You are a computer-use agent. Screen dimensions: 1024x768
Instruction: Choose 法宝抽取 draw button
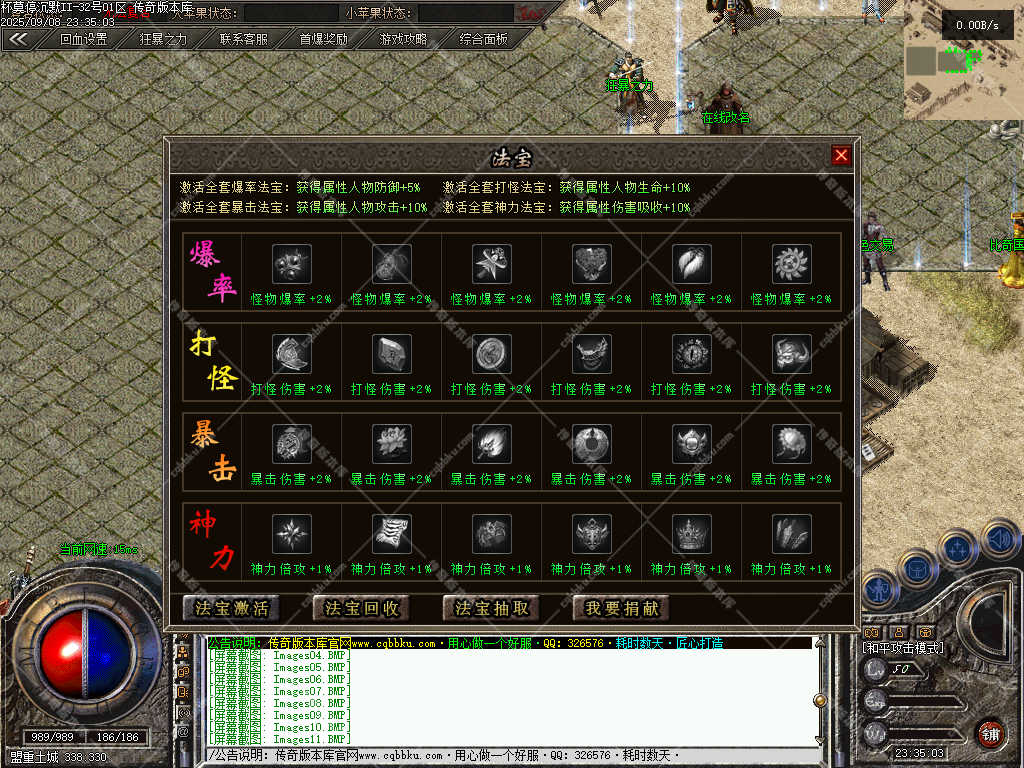pyautogui.click(x=492, y=607)
